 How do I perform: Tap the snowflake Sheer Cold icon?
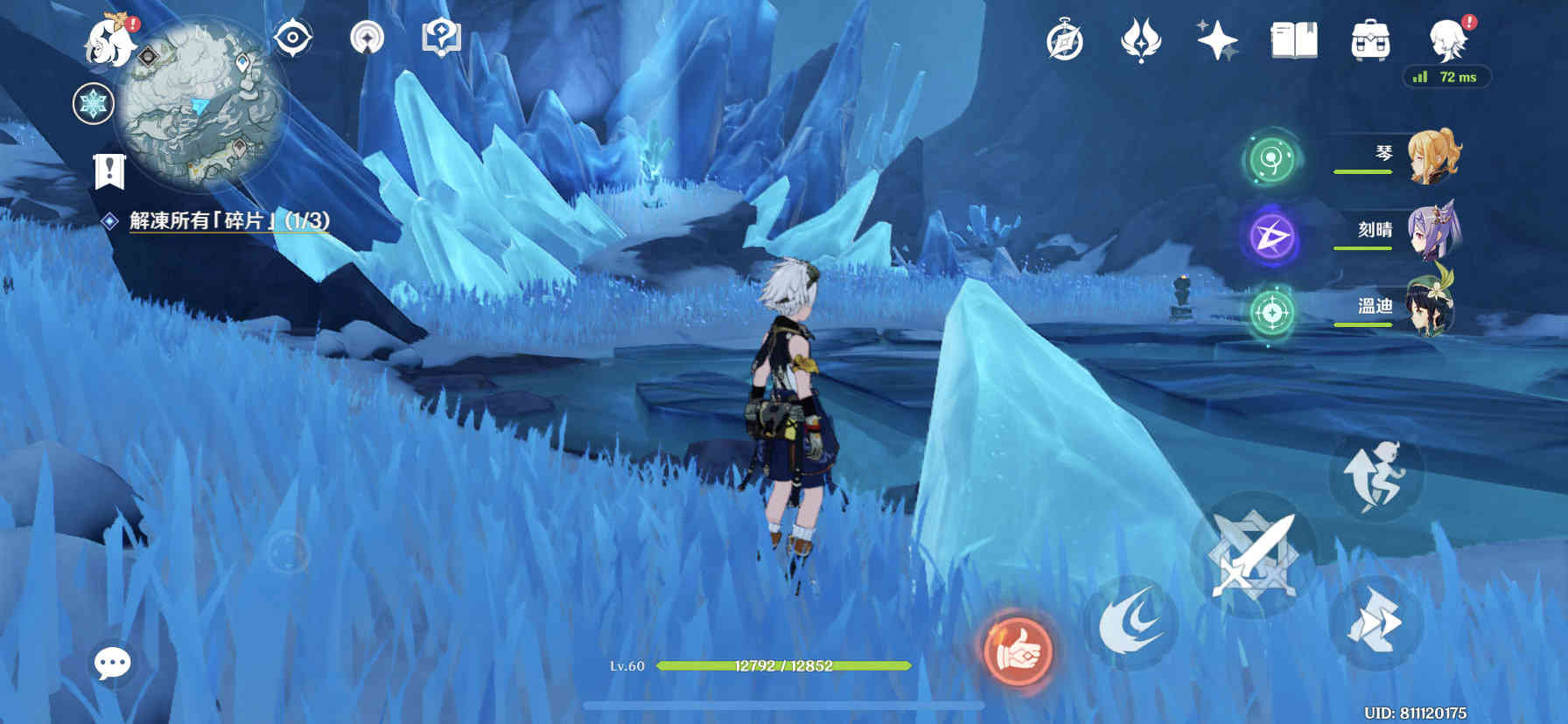tap(93, 104)
